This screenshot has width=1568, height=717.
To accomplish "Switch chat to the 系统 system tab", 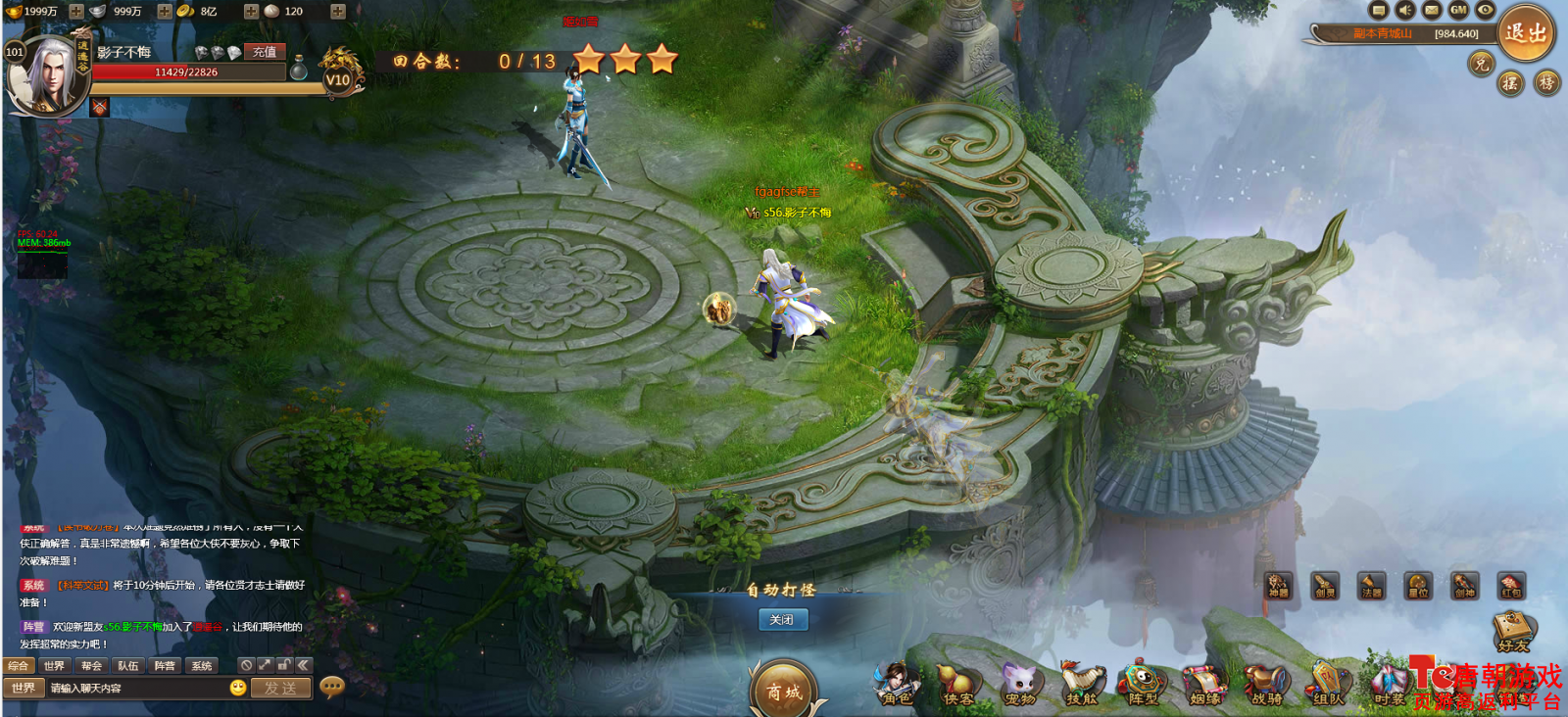I will 202,666.
